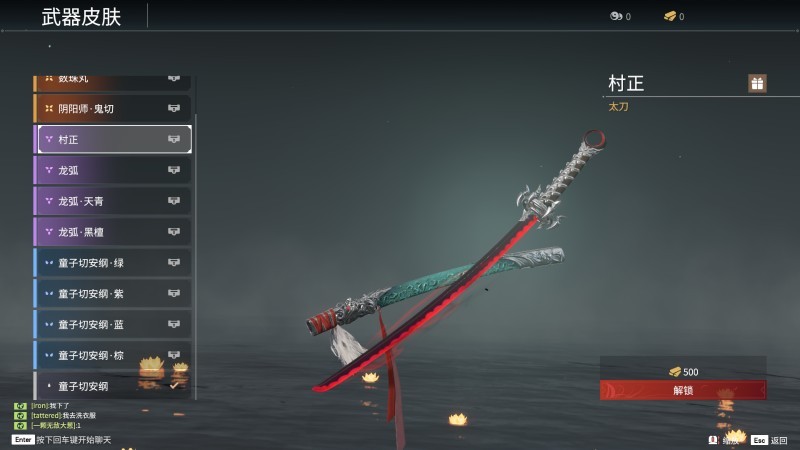This screenshot has width=800, height=450.
Task: Open the chat message log
Action: click(x=60, y=415)
